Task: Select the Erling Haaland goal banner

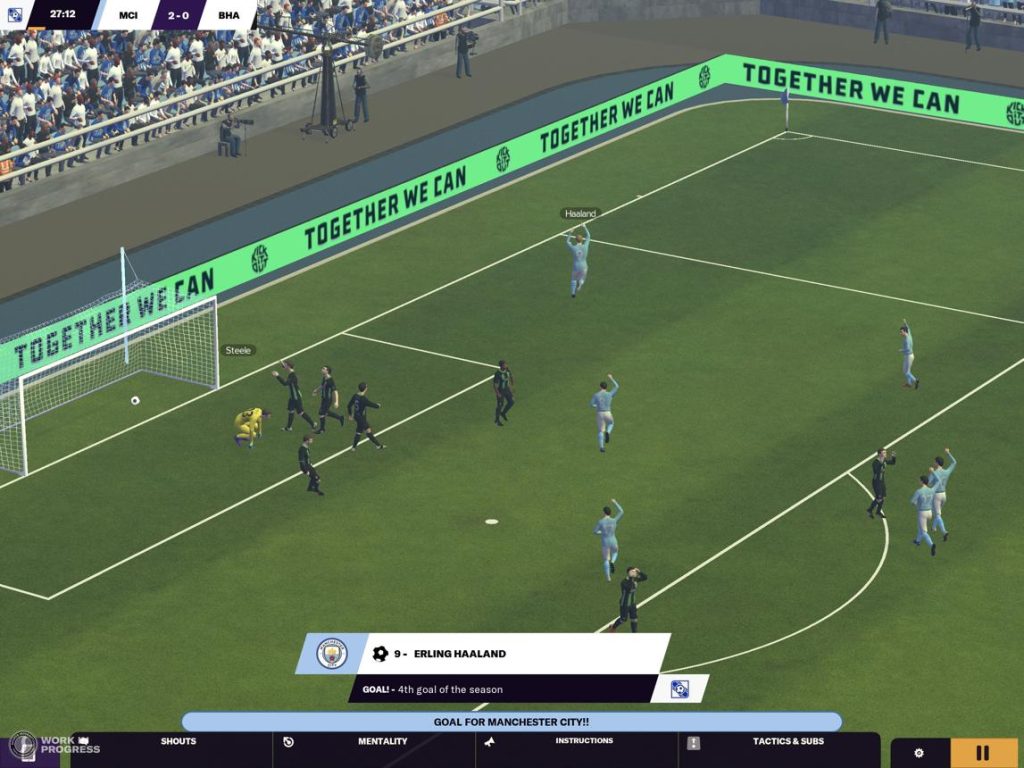Action: coord(512,654)
